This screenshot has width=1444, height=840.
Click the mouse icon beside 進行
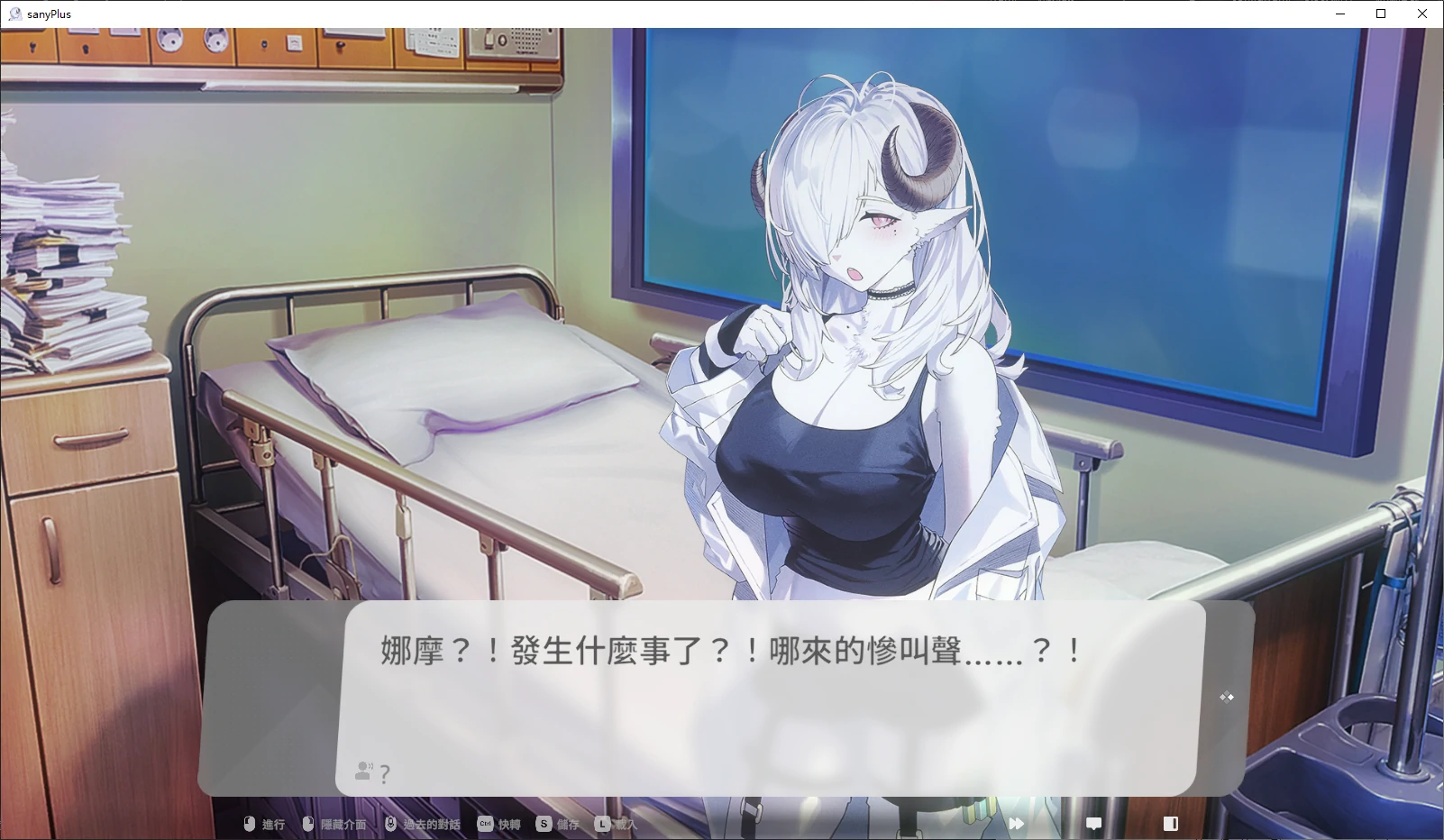coord(250,823)
